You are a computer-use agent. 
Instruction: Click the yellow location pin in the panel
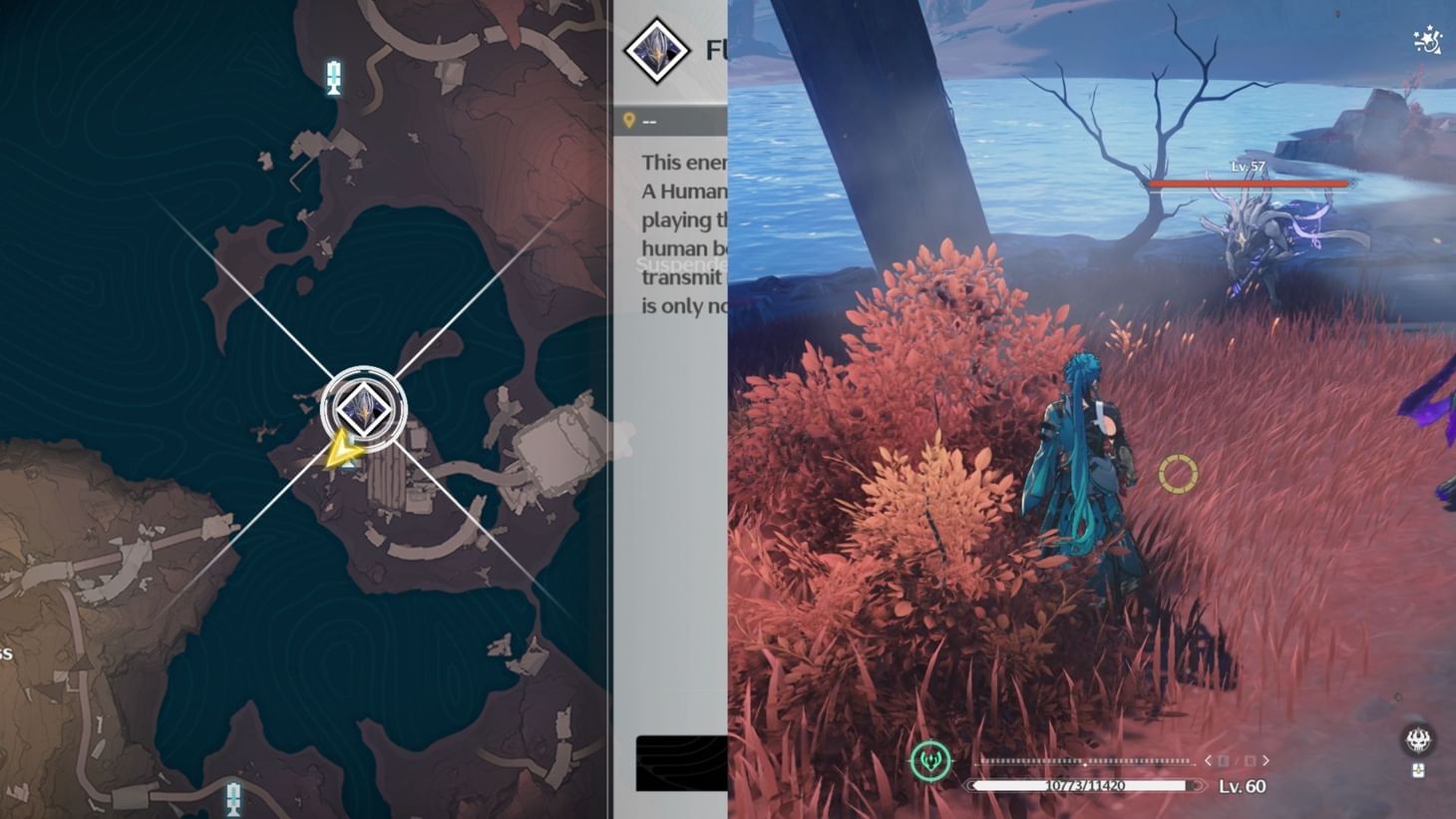[x=631, y=118]
